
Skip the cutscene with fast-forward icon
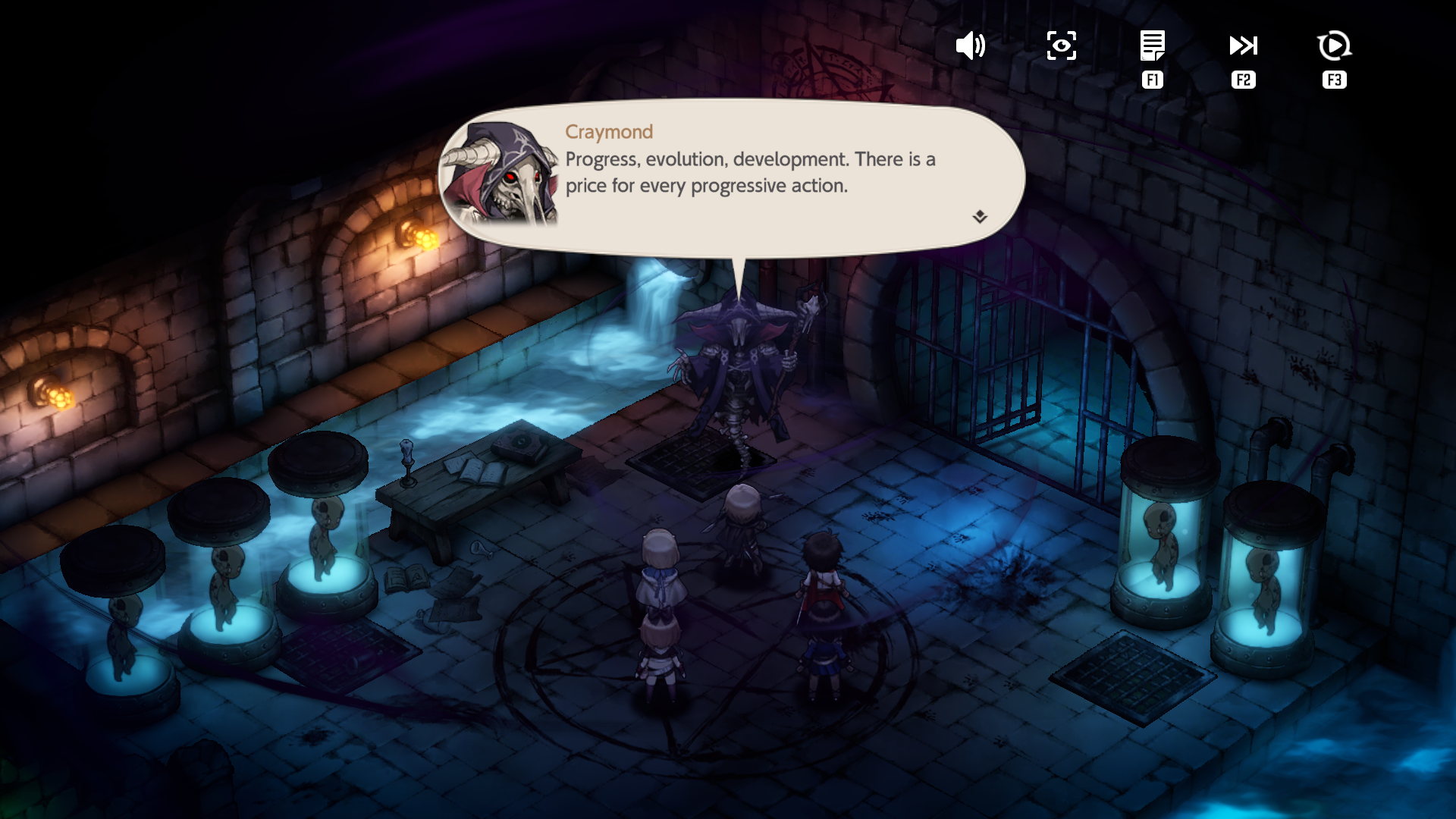(1243, 46)
